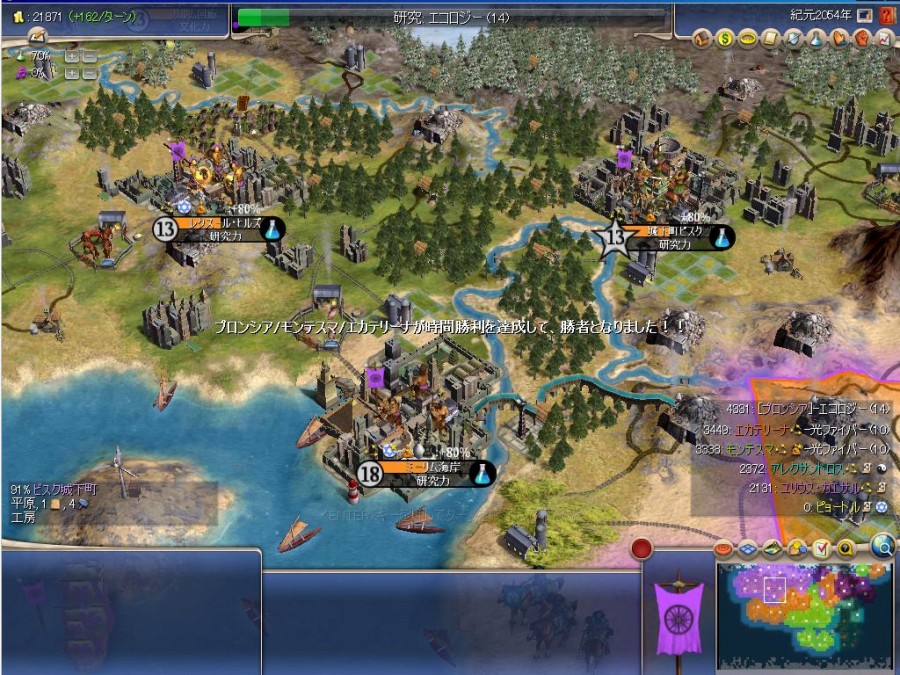Open the info screen graph icon
Screen dimensions: 900x675
[x=884, y=39]
